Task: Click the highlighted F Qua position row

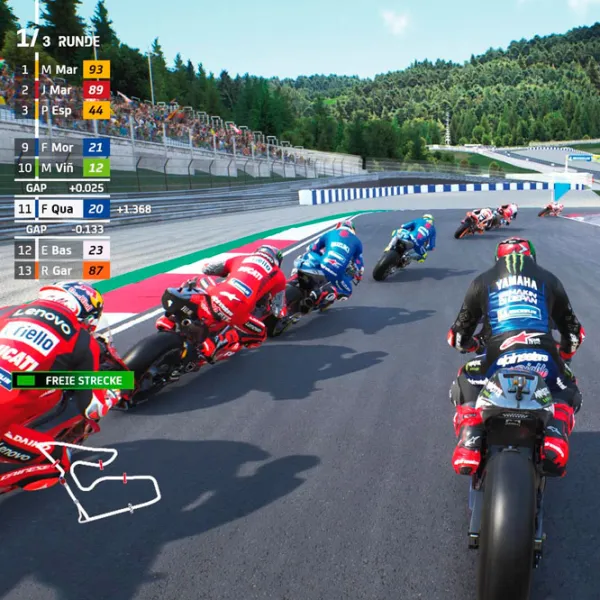Action: tap(62, 209)
